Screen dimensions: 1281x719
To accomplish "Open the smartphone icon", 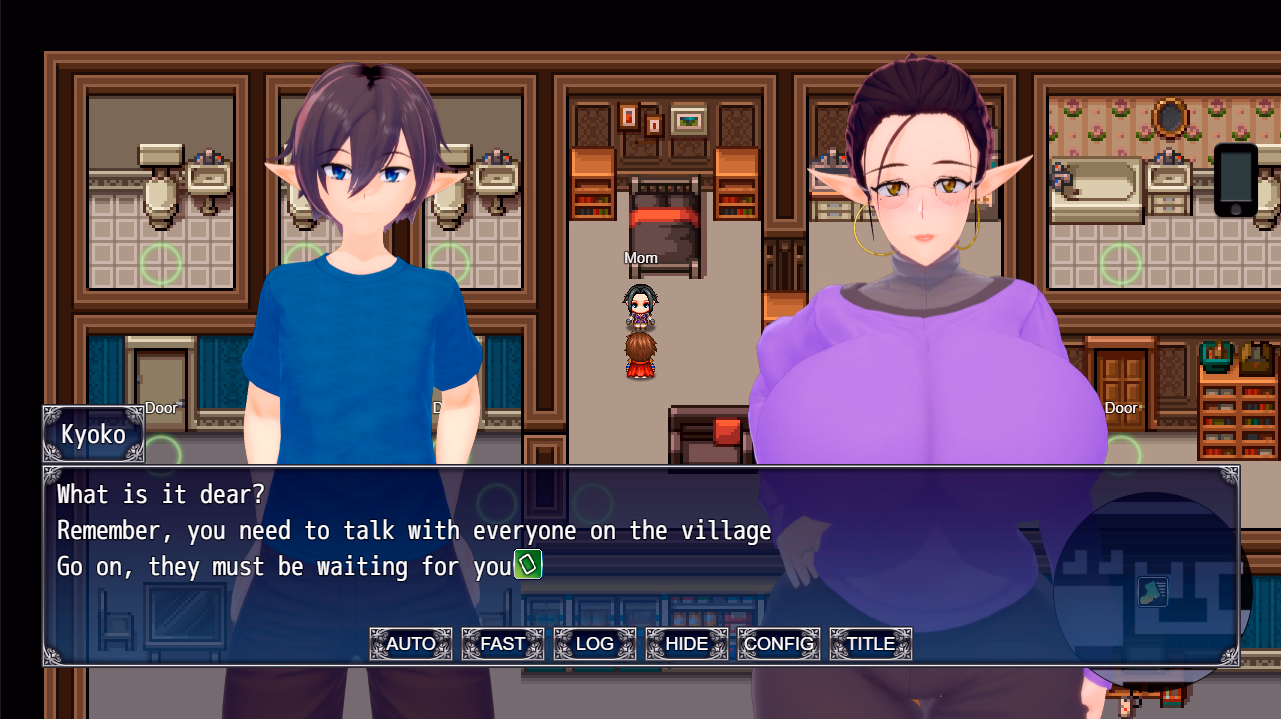I will click(x=1236, y=179).
